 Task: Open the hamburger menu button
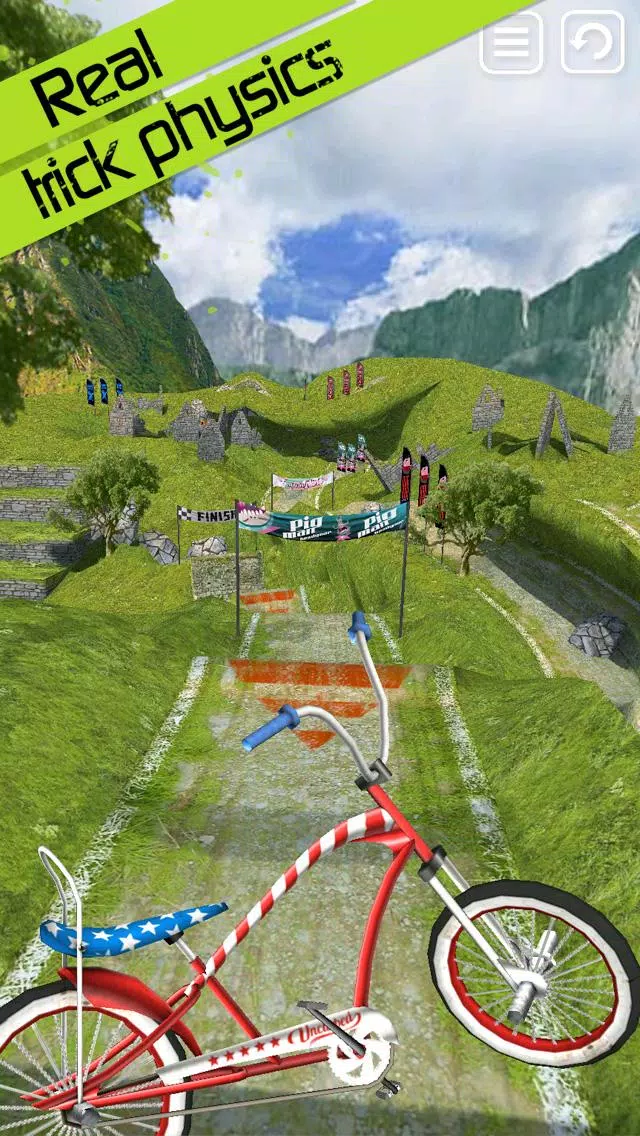[x=511, y=42]
